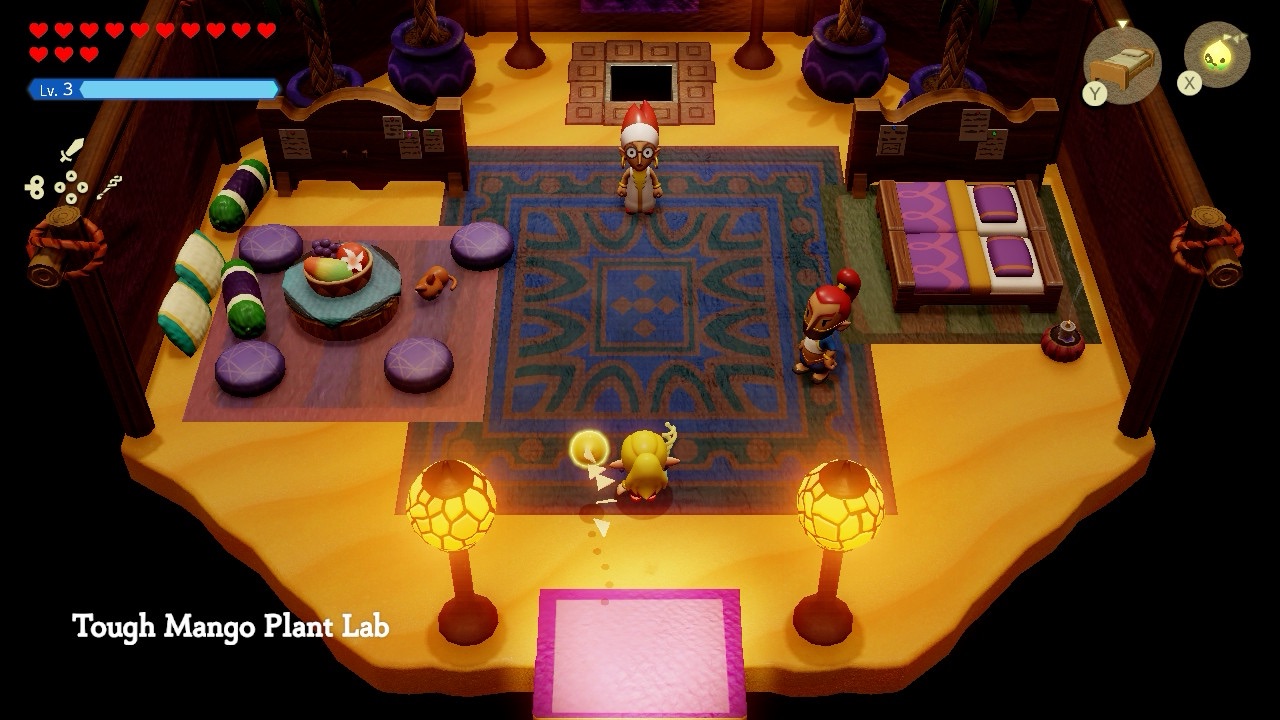Activate the glowing Tri companion icon
The image size is (1280, 720).
(1218, 55)
